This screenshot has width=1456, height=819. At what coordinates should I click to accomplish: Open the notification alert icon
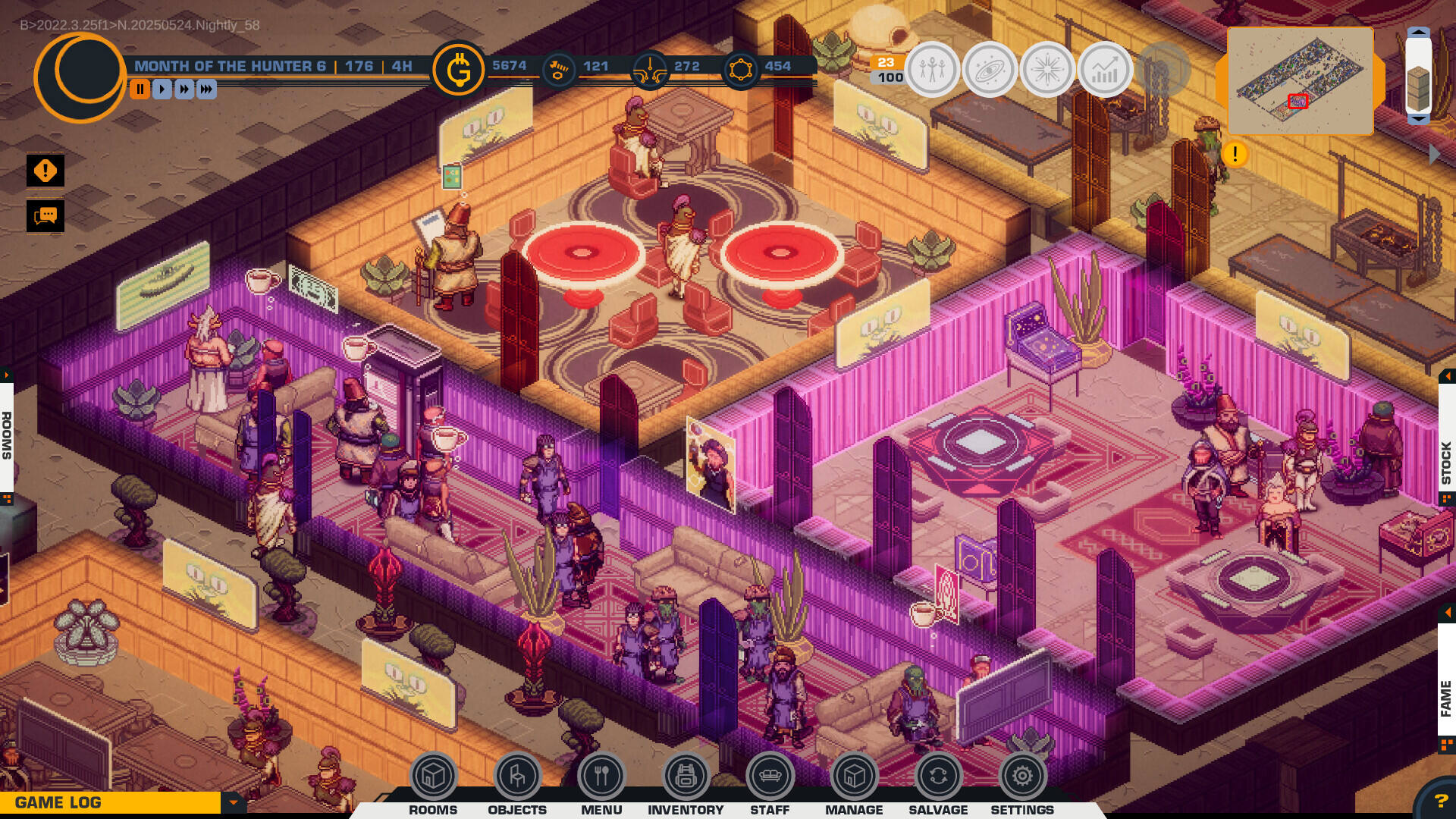click(44, 170)
